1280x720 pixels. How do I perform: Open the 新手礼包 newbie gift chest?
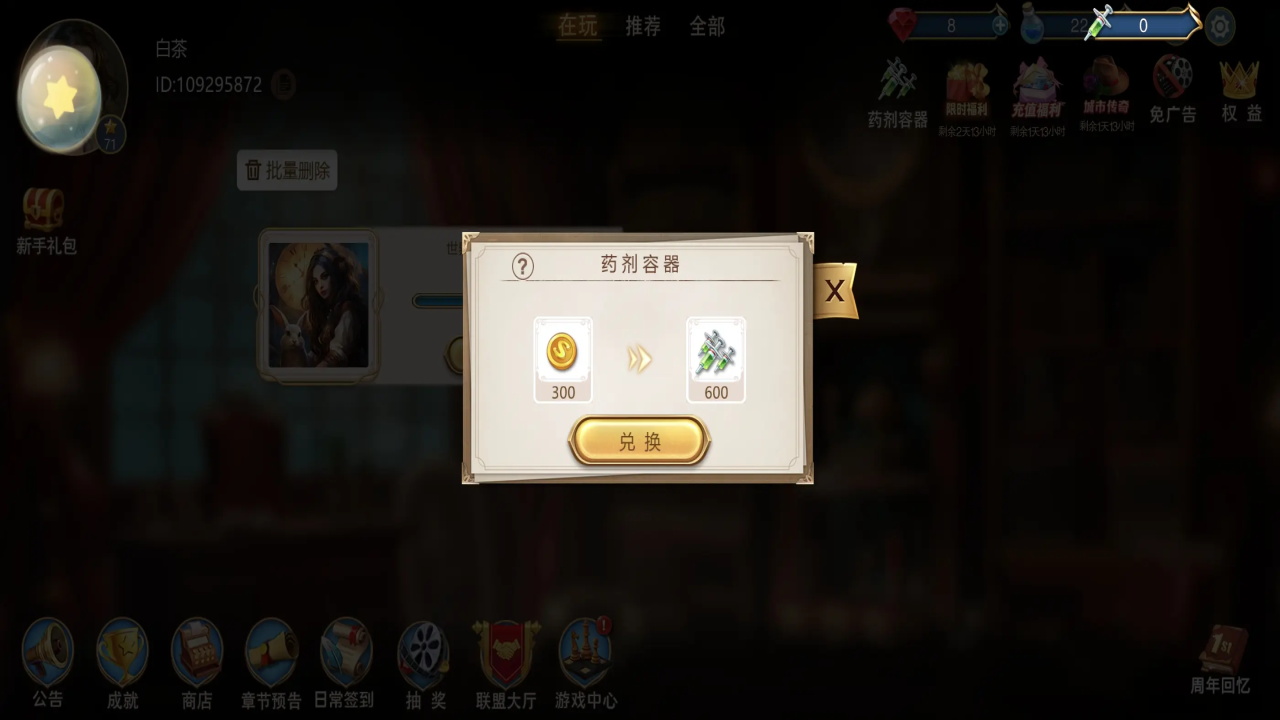pos(45,210)
